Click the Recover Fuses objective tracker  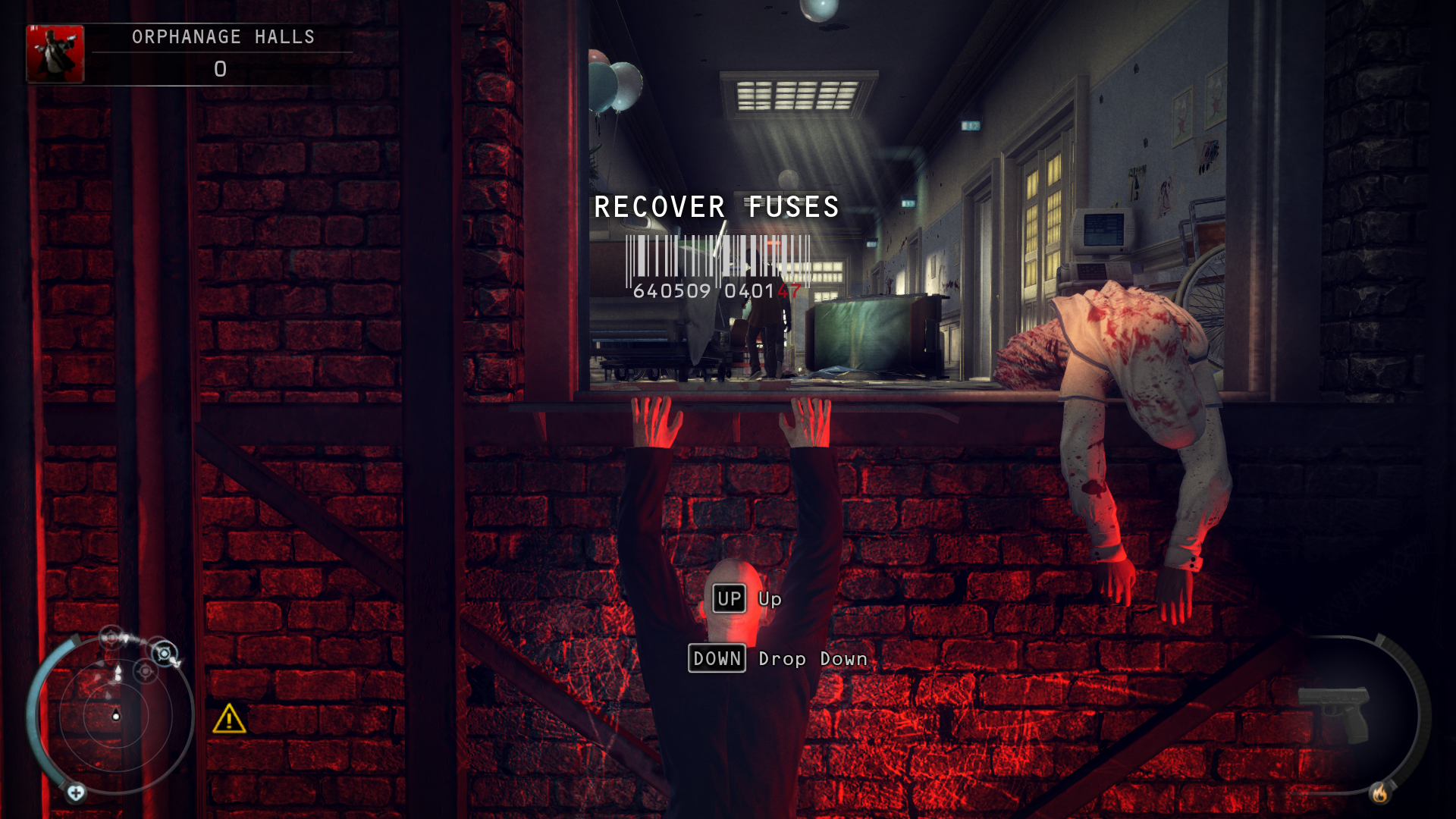(x=717, y=206)
